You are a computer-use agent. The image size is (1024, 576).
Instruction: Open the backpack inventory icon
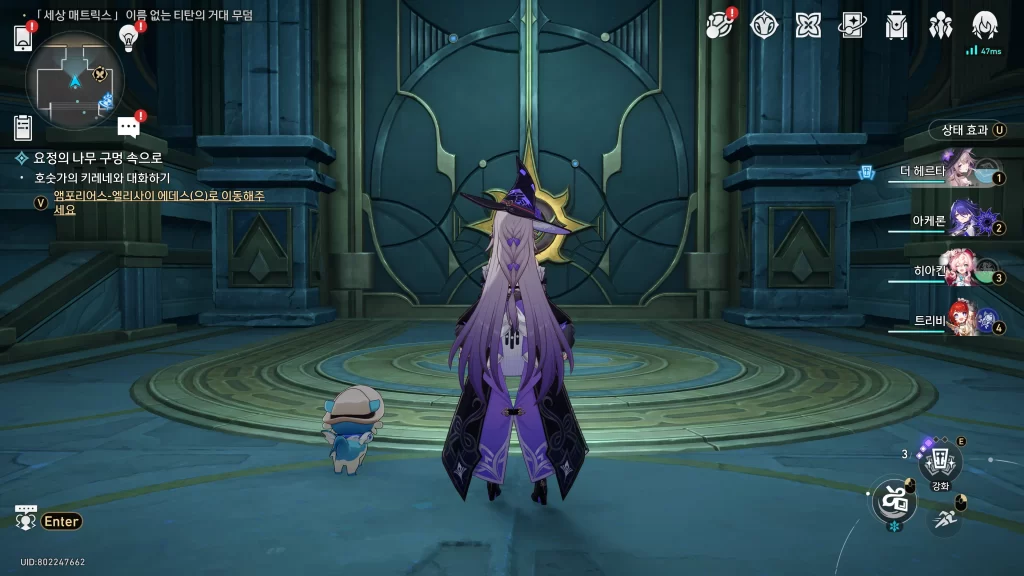tap(896, 25)
